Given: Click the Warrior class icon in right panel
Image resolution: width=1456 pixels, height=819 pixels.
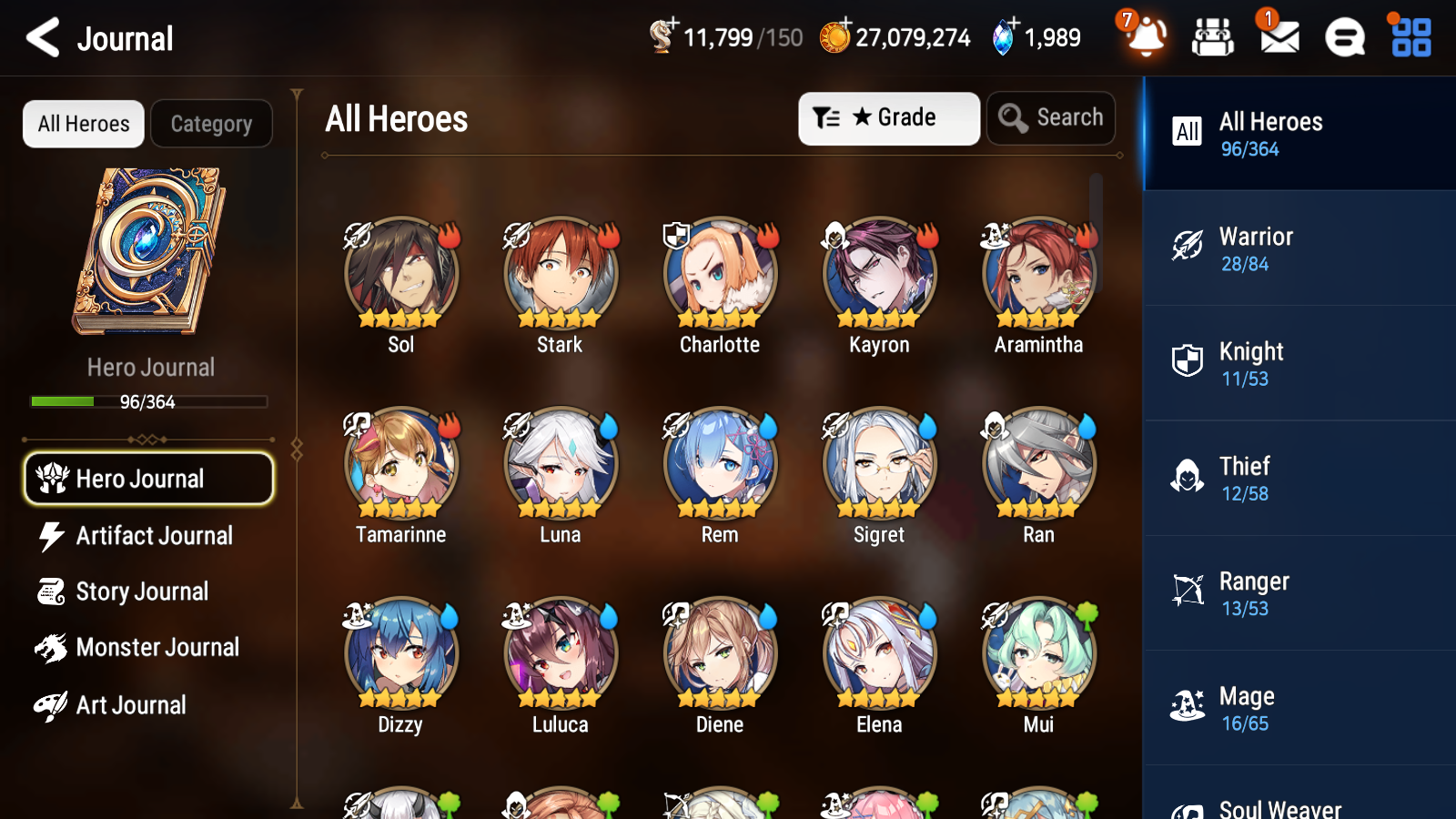Looking at the screenshot, I should pyautogui.click(x=1188, y=245).
